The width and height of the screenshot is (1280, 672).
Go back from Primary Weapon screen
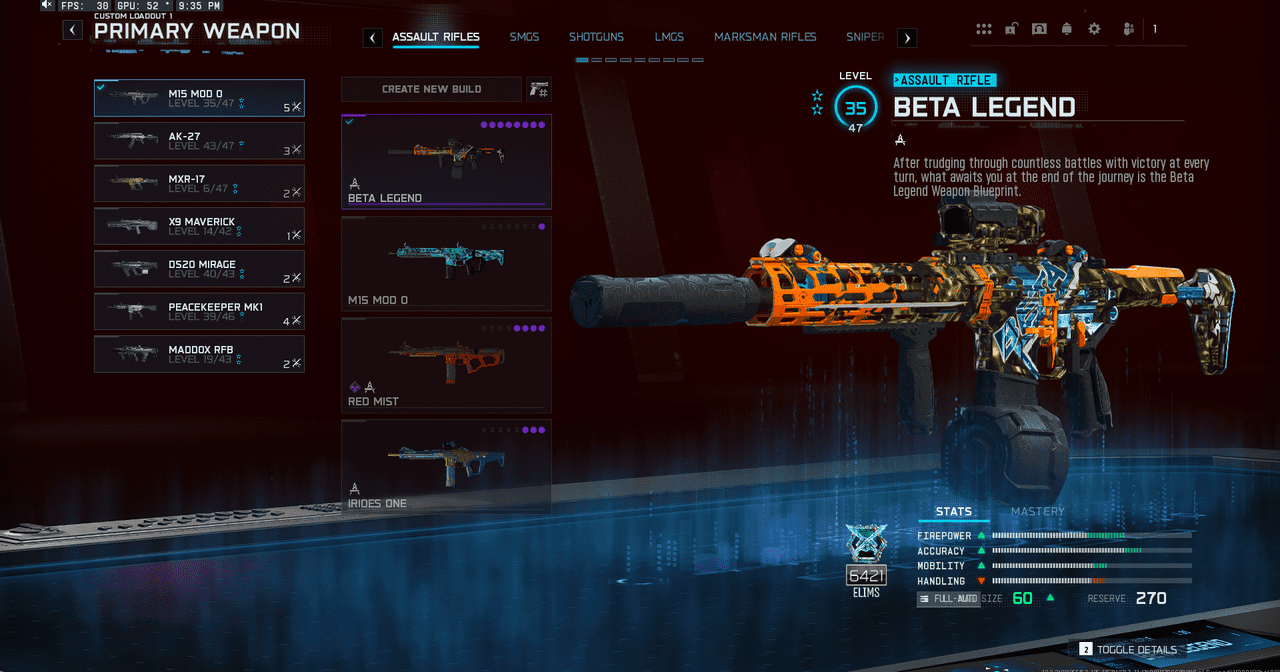point(73,31)
